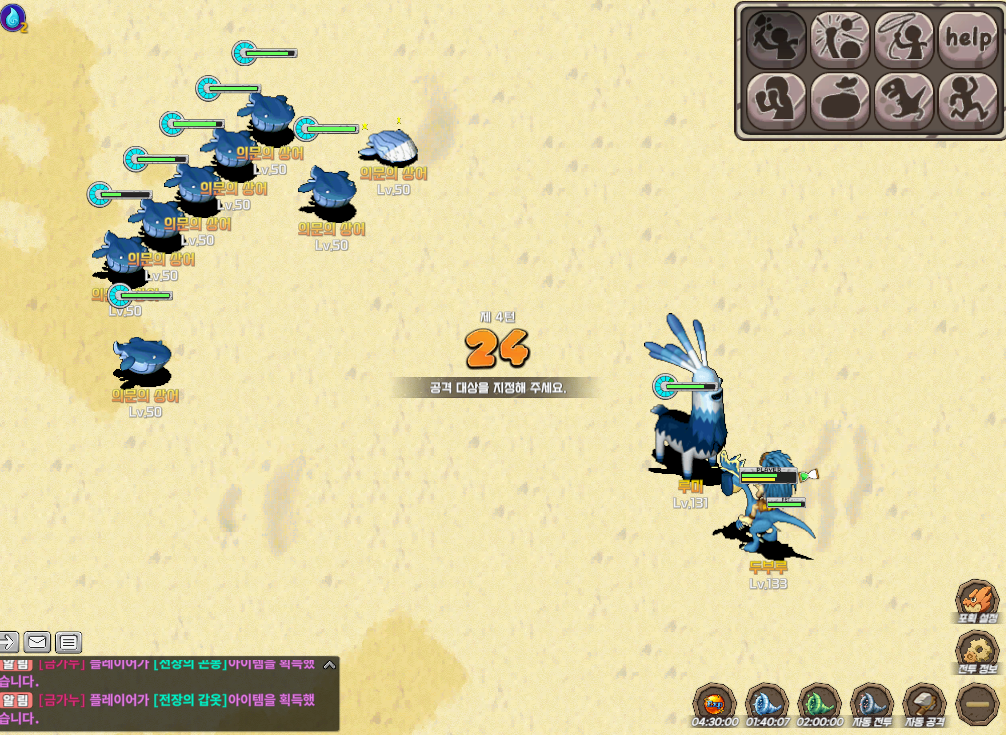
Task: Show the 전투 정보 battle info
Action: point(978,652)
